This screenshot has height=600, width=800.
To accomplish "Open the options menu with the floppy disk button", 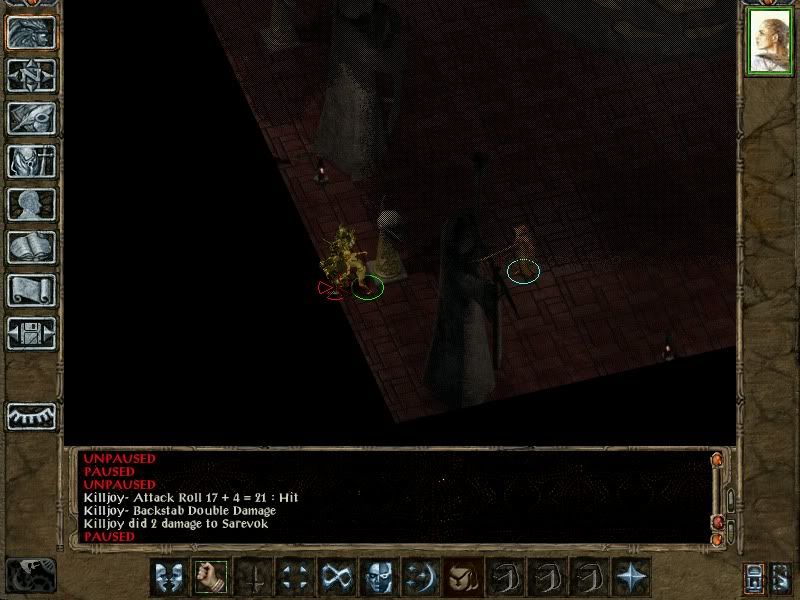I will [x=31, y=333].
